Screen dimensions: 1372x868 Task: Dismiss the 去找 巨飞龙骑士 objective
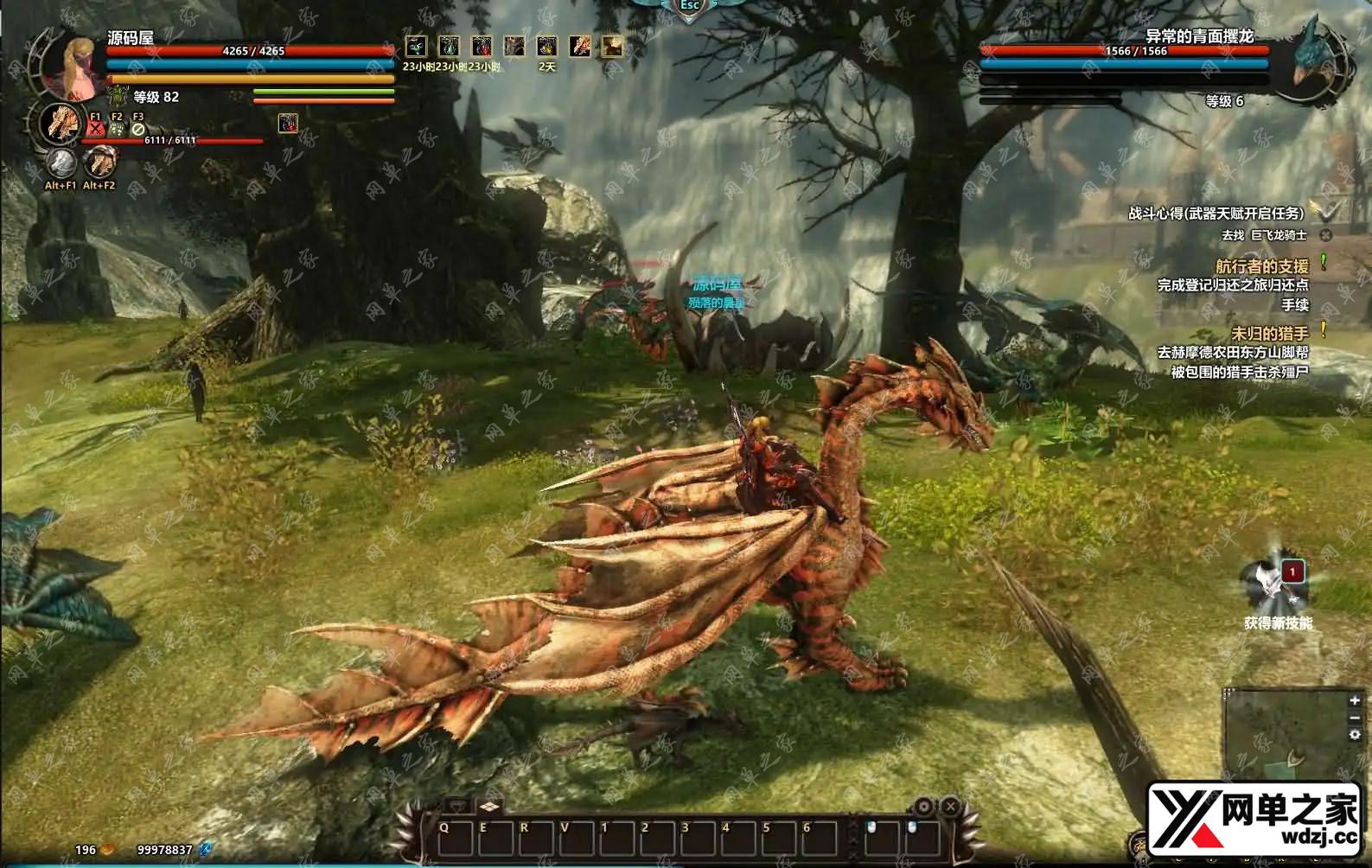click(x=1325, y=235)
